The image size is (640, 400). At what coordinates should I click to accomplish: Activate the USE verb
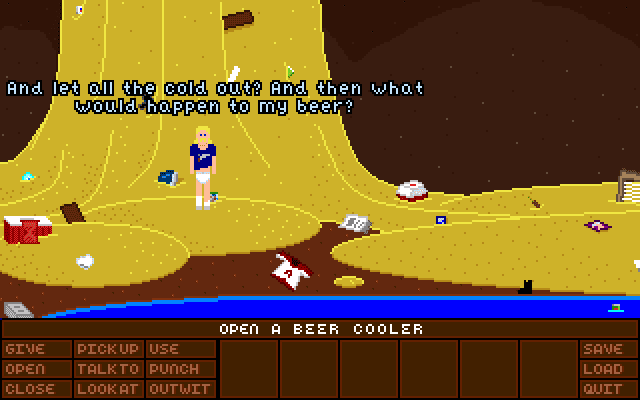click(165, 349)
